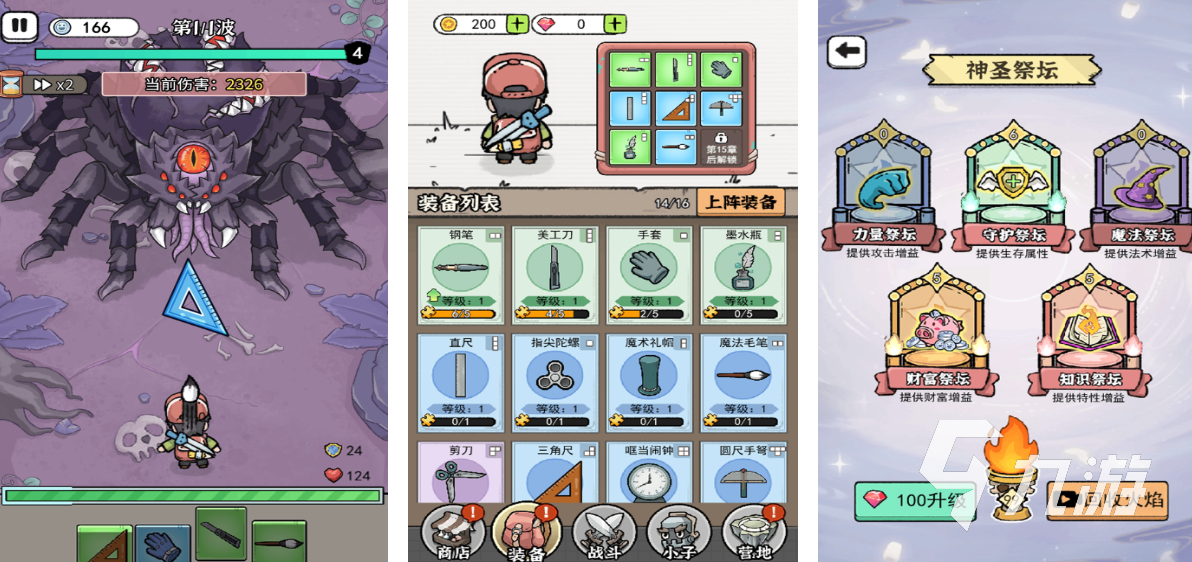Pick the 魔术礼帽 equipment card
Viewport: 1192px width, 562px height.
[x=649, y=380]
